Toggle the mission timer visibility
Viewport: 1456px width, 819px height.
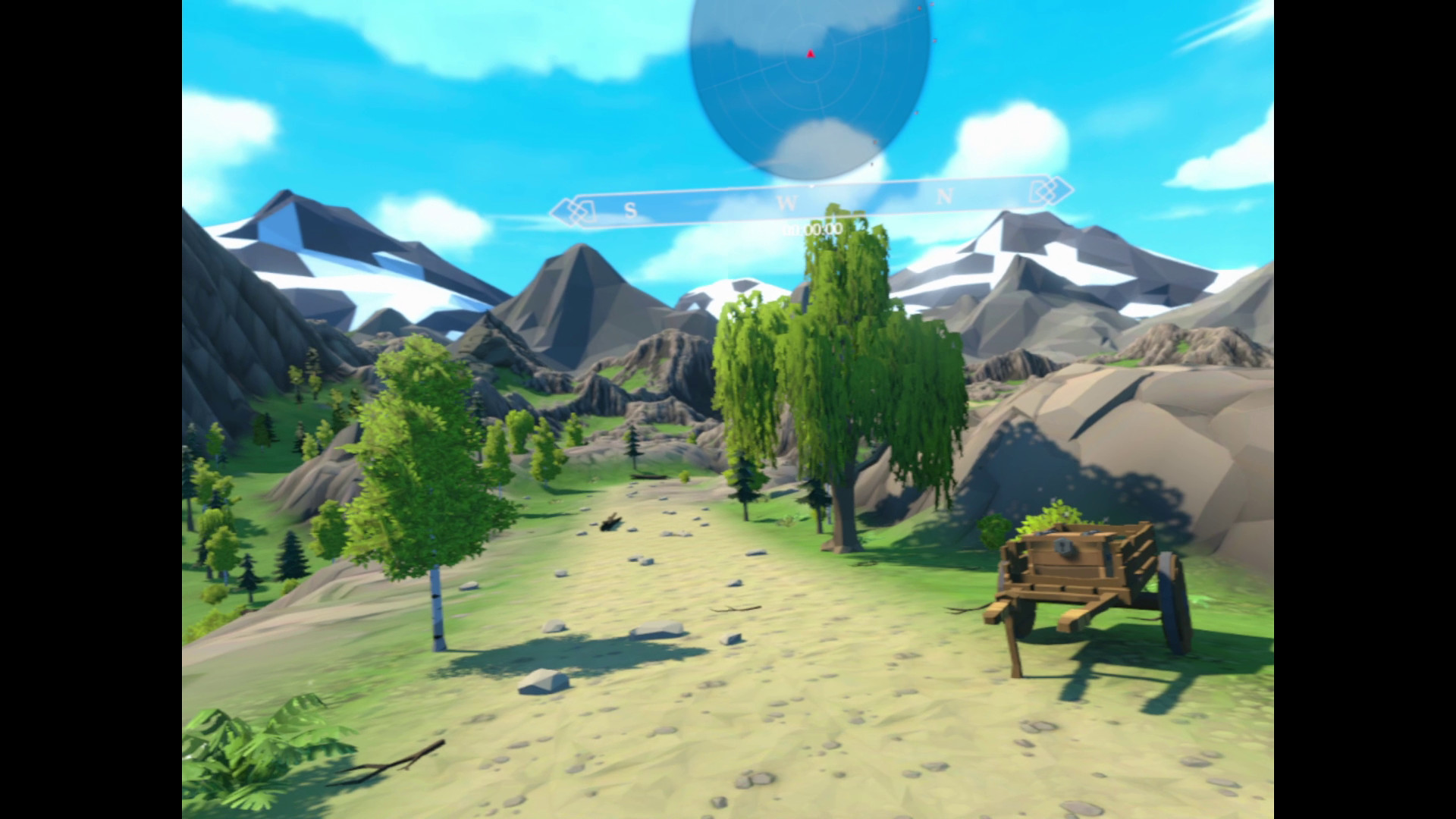coord(812,227)
